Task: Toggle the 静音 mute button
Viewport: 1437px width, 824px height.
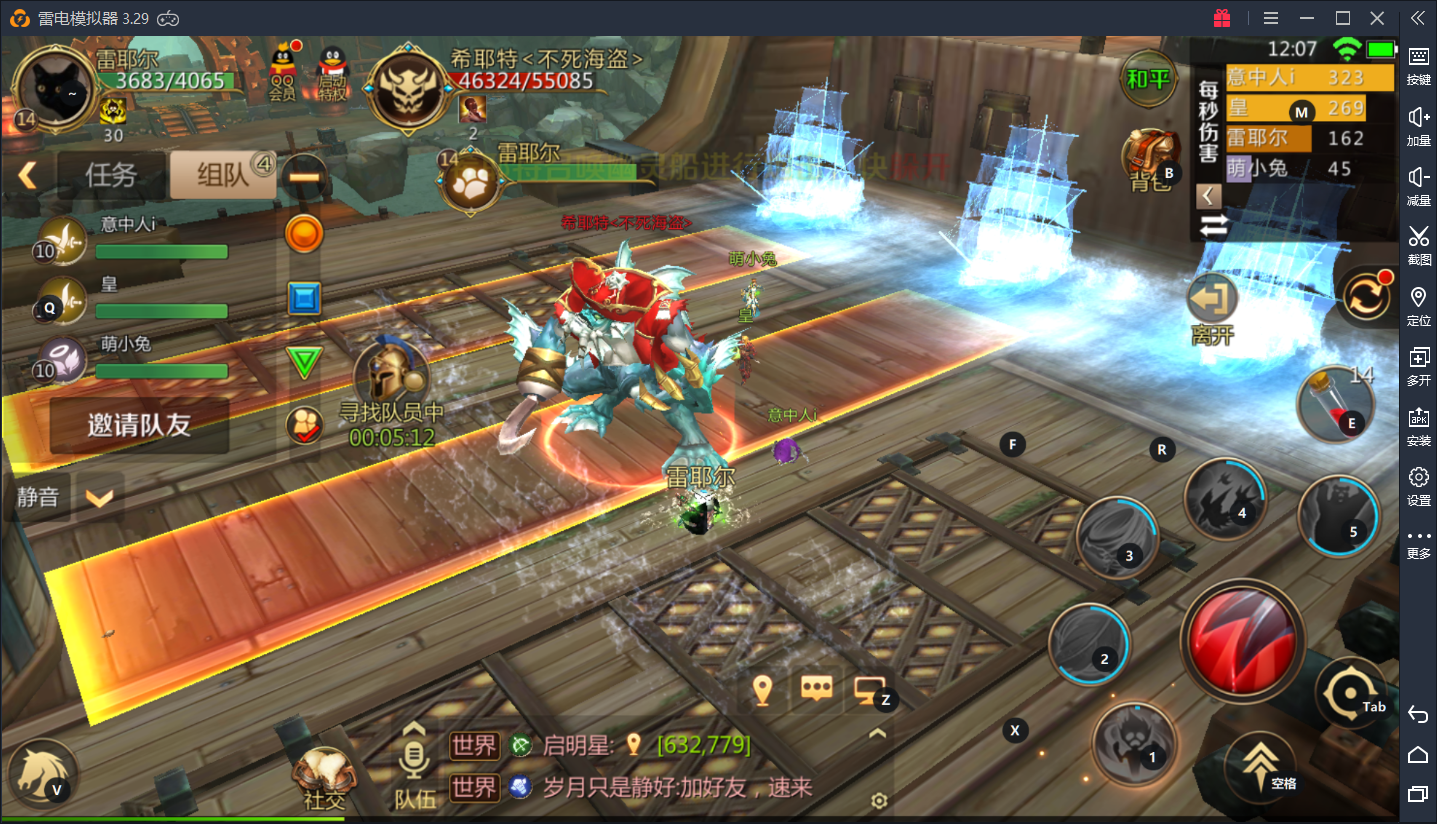Action: coord(38,497)
